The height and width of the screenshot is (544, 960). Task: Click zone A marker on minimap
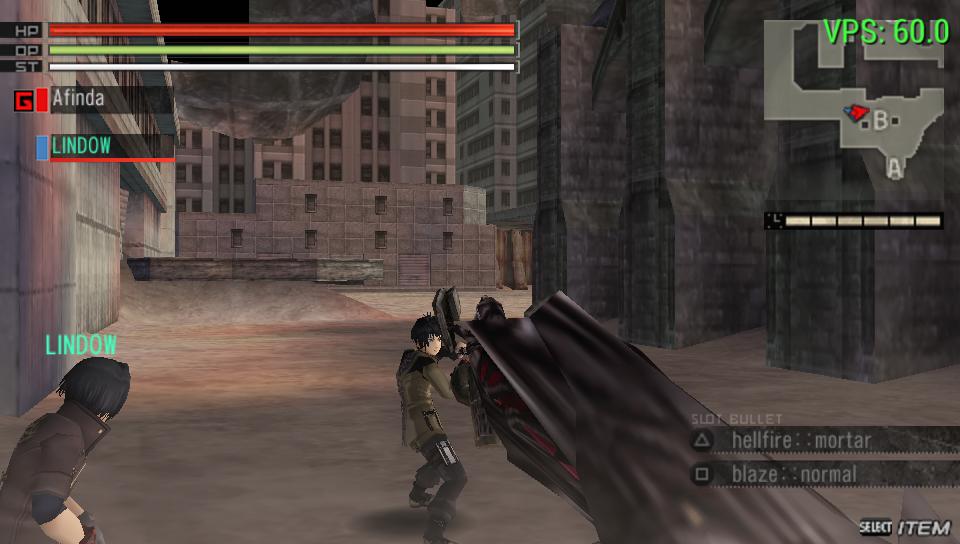pos(895,170)
